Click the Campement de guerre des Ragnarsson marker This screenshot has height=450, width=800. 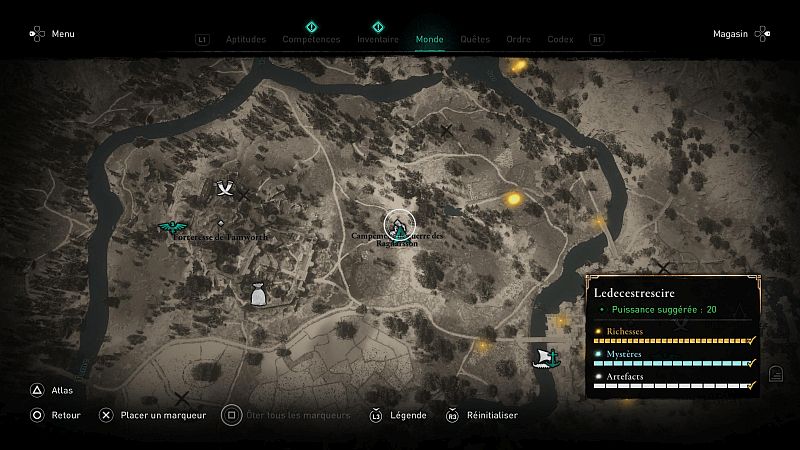tap(398, 224)
